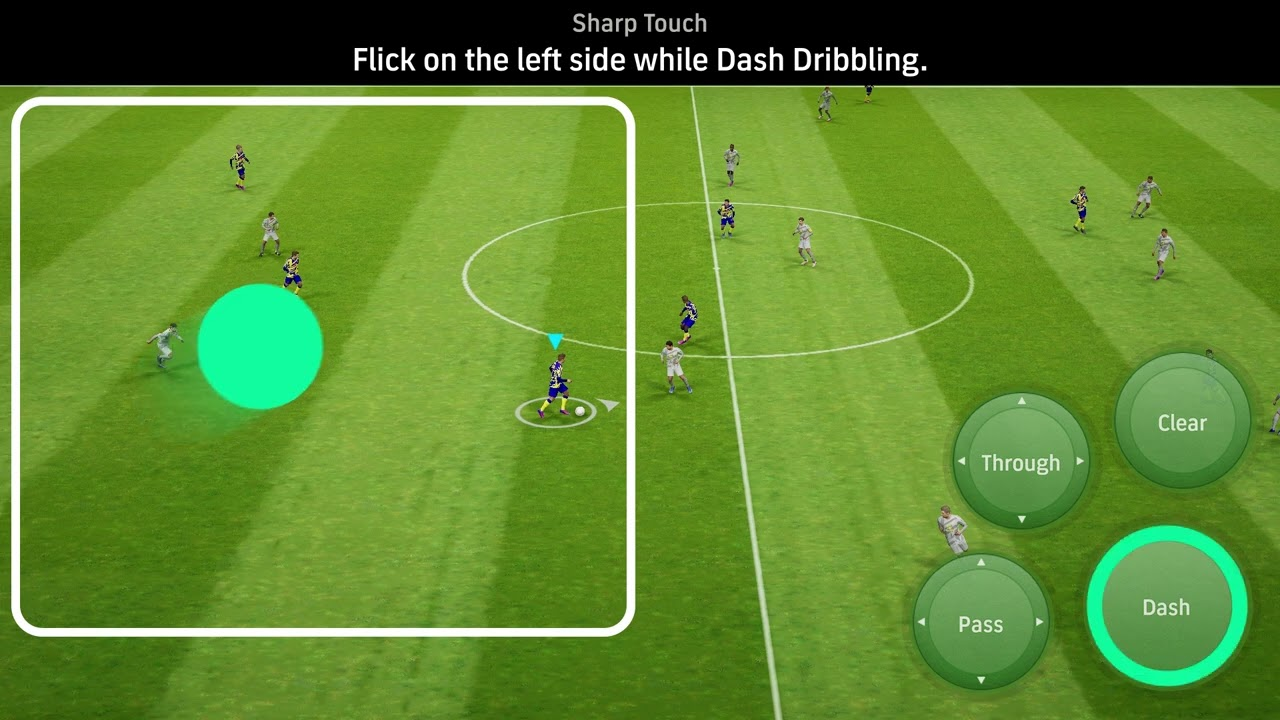Tap the down arrow below the Through button
Viewport: 1280px width, 720px height.
1020,520
